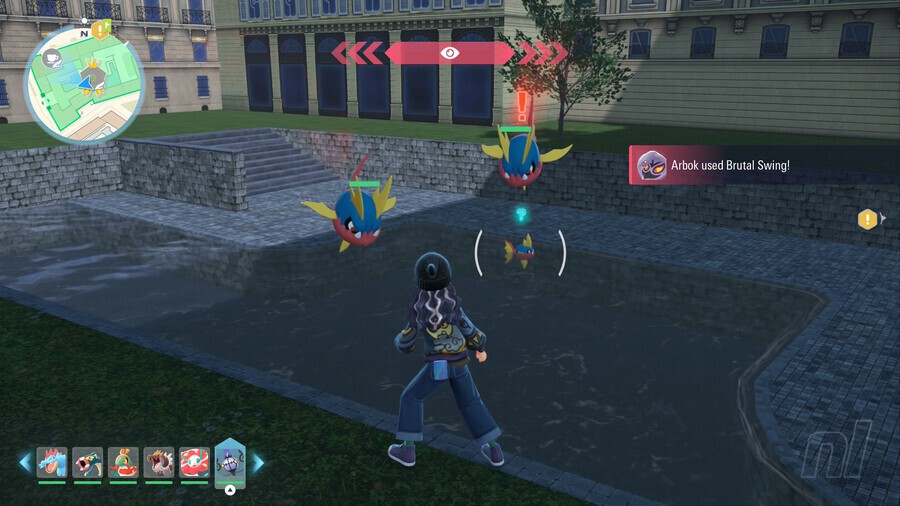Pick the red-and-white fifth party Pokémon
This screenshot has height=506, width=900.
click(x=194, y=462)
